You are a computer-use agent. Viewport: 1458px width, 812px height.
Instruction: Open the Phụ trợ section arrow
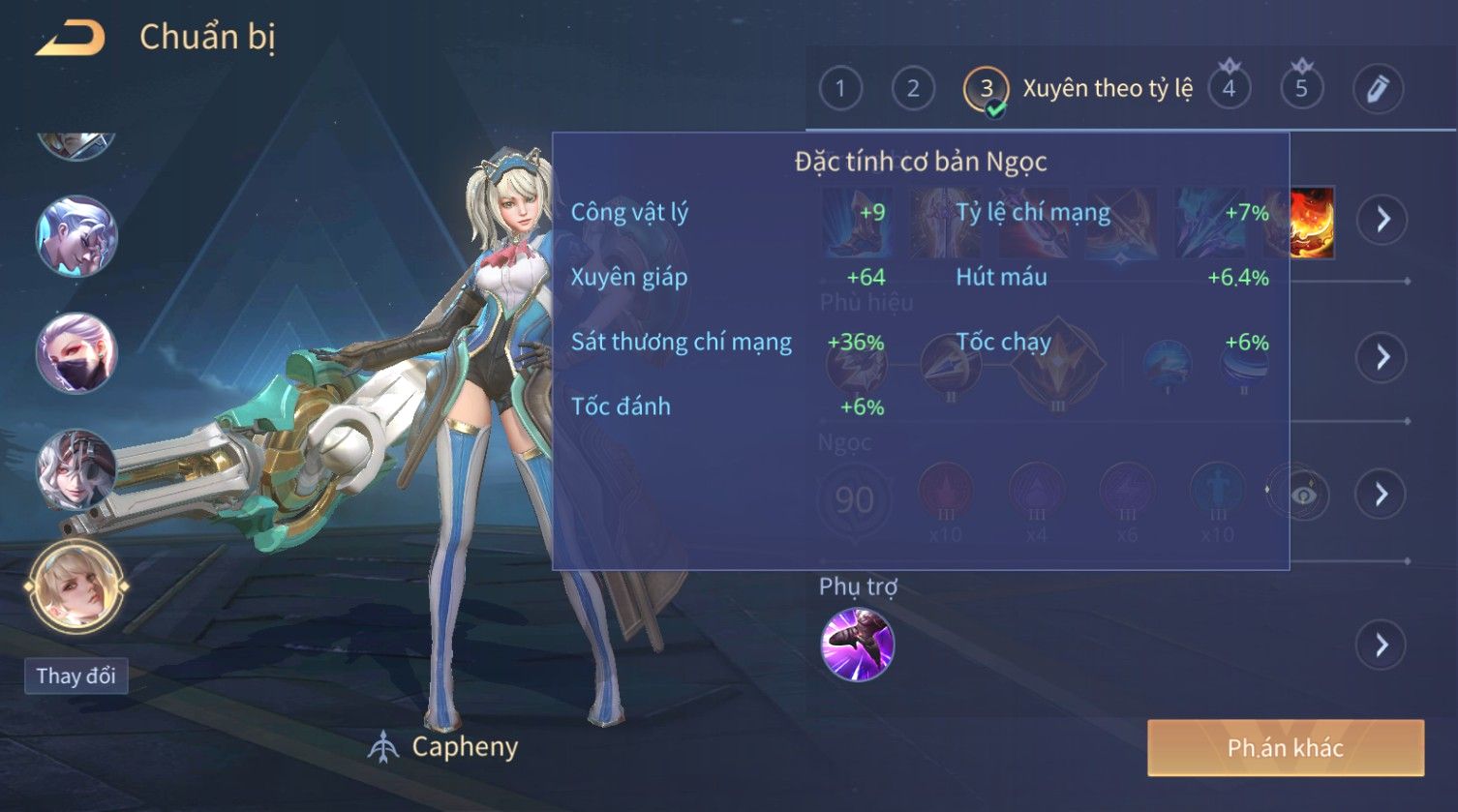click(x=1382, y=645)
